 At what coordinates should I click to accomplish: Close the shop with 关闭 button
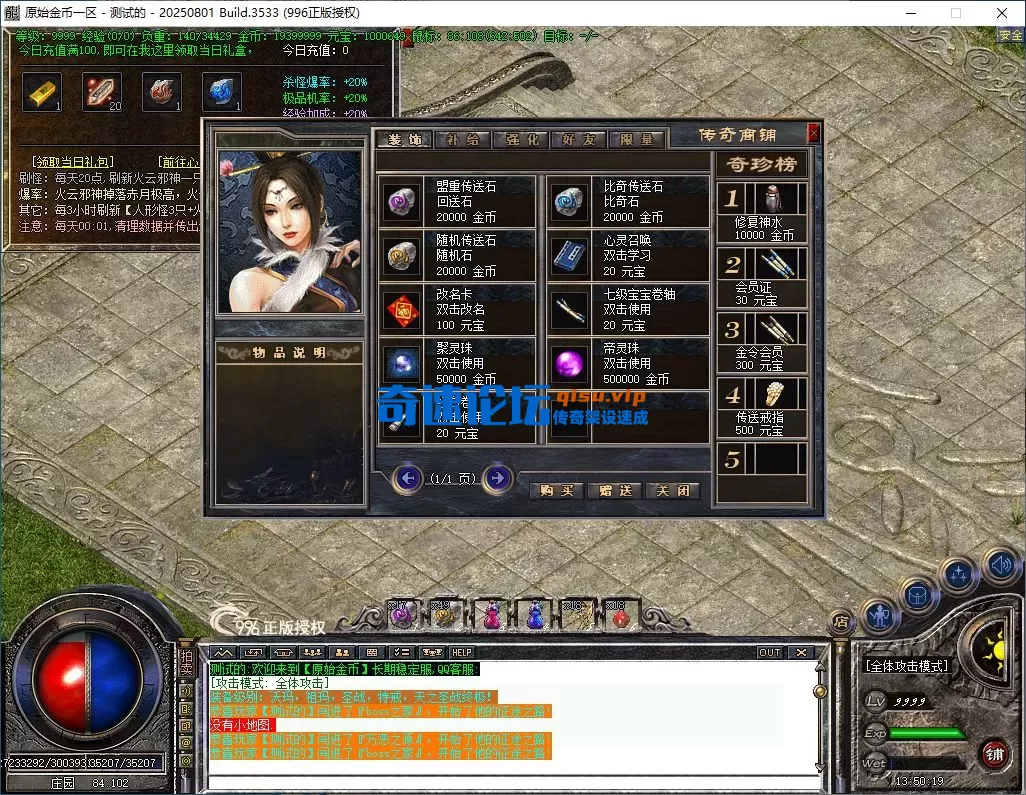pyautogui.click(x=672, y=491)
